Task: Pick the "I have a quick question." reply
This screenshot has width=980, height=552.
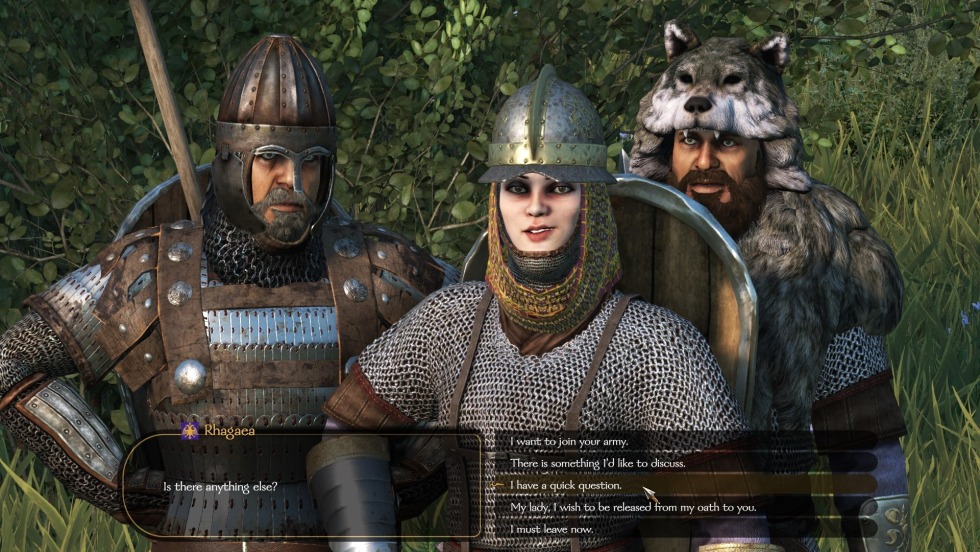Action: click(566, 485)
